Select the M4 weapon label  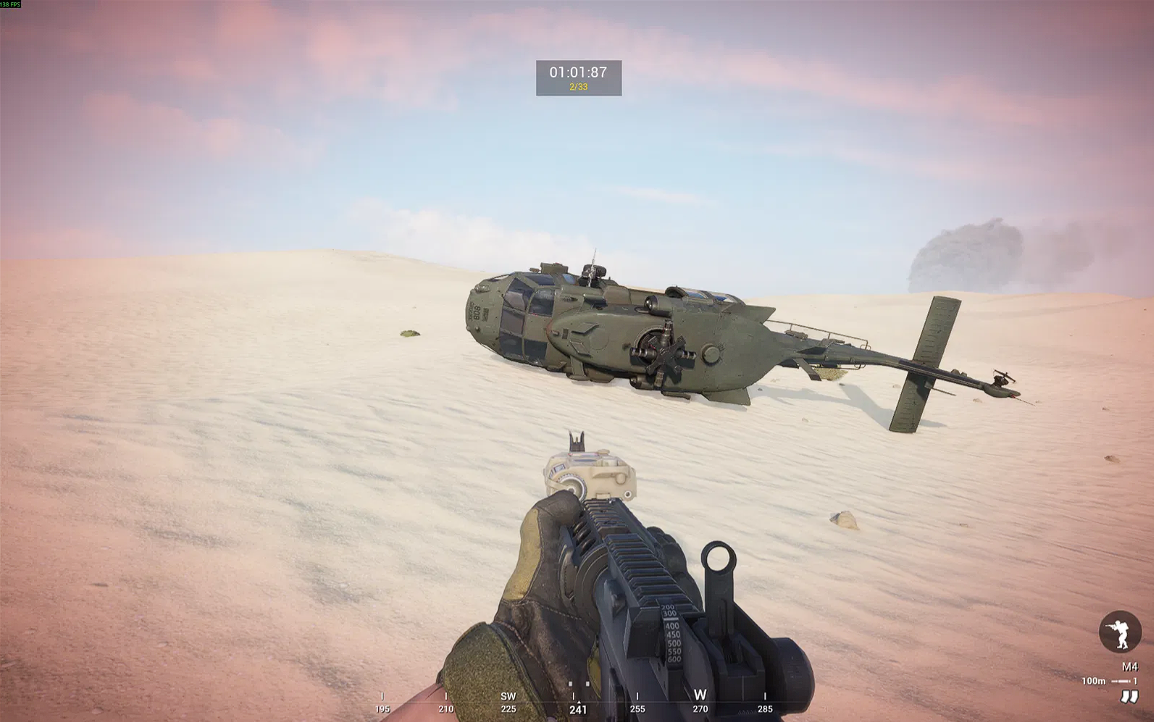pos(1129,667)
